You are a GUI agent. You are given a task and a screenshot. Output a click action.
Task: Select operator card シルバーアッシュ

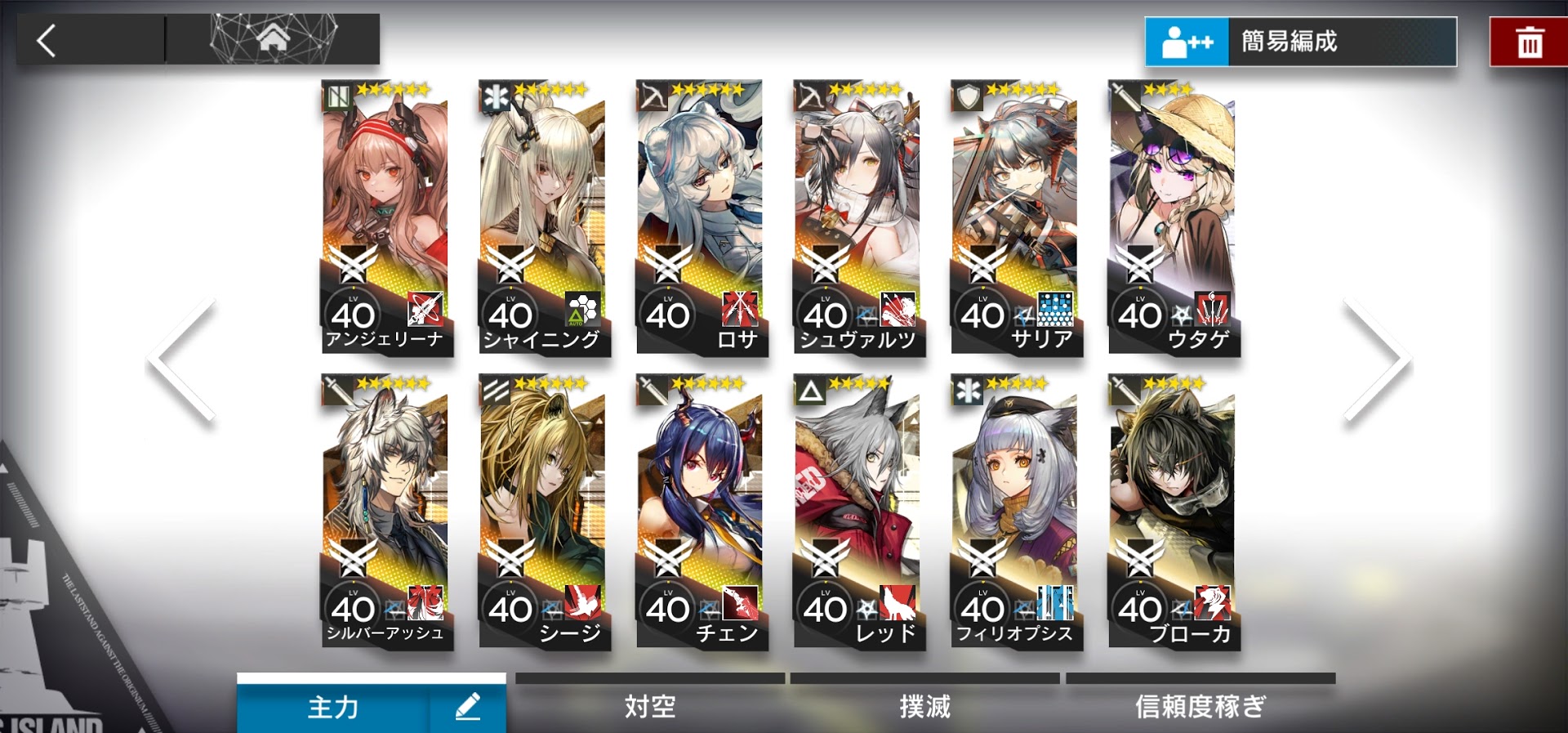[385, 512]
